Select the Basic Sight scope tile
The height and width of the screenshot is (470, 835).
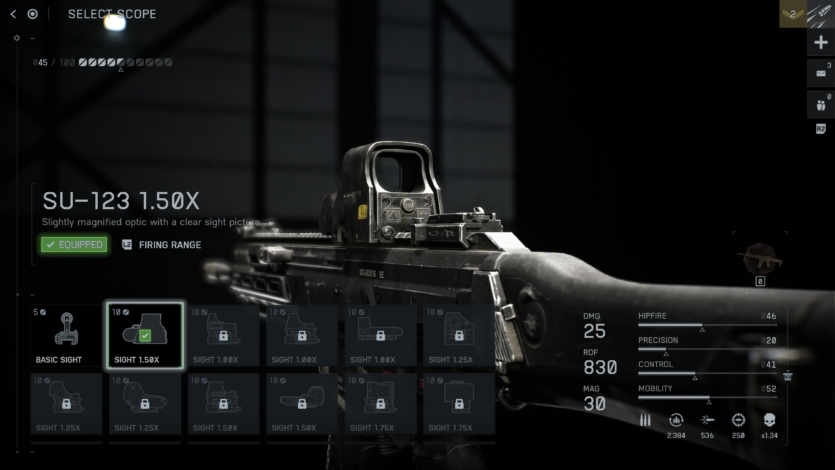pos(66,336)
